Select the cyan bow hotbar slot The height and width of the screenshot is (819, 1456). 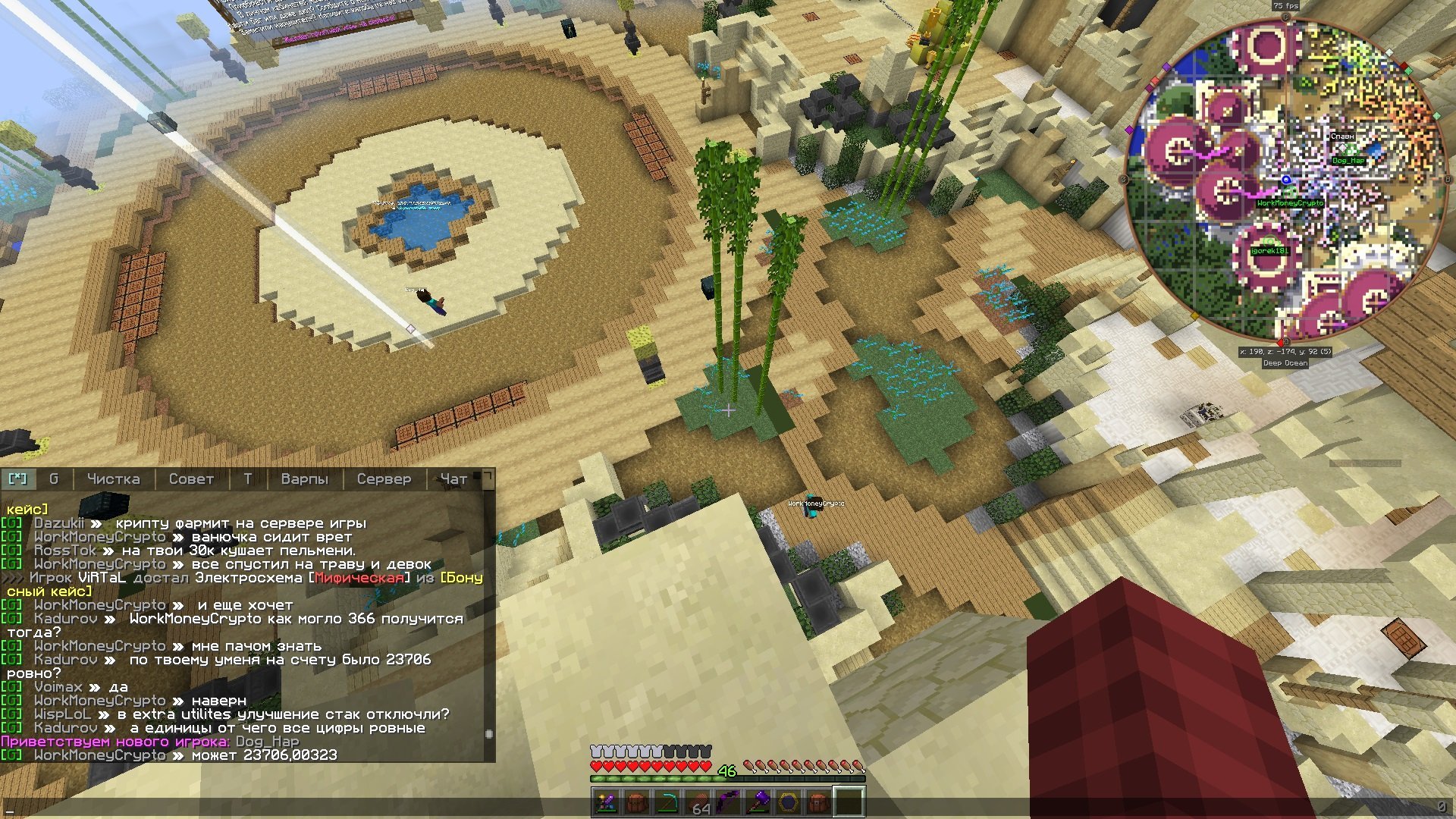[667, 802]
